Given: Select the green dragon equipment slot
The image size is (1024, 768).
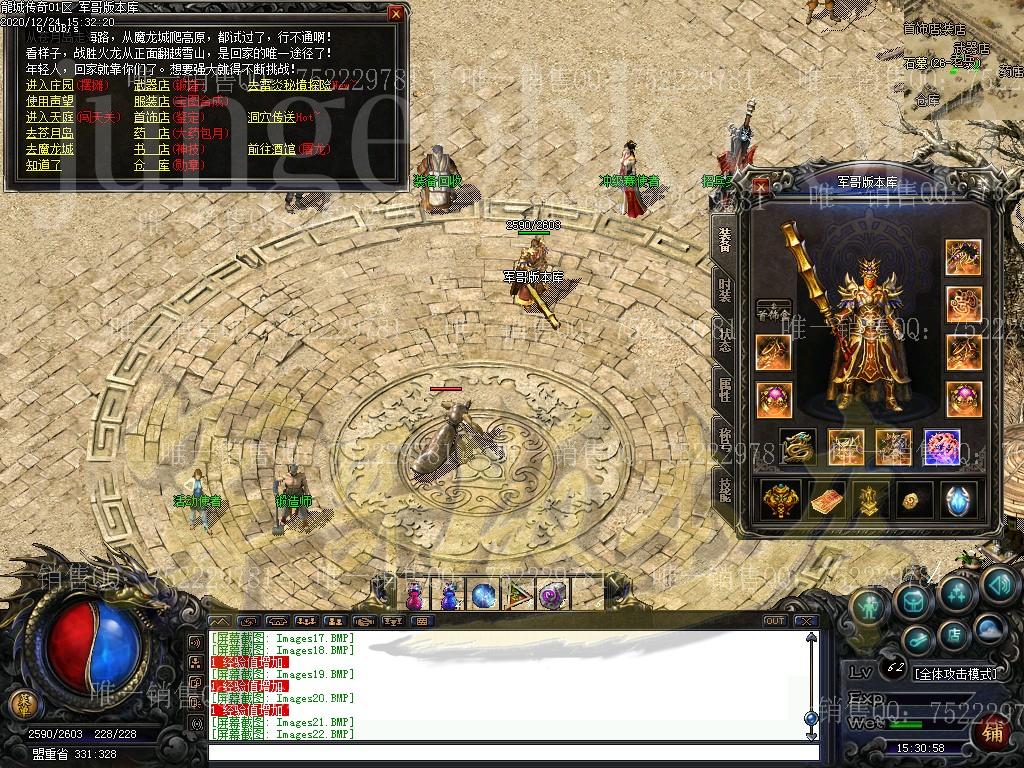Looking at the screenshot, I should tap(797, 447).
